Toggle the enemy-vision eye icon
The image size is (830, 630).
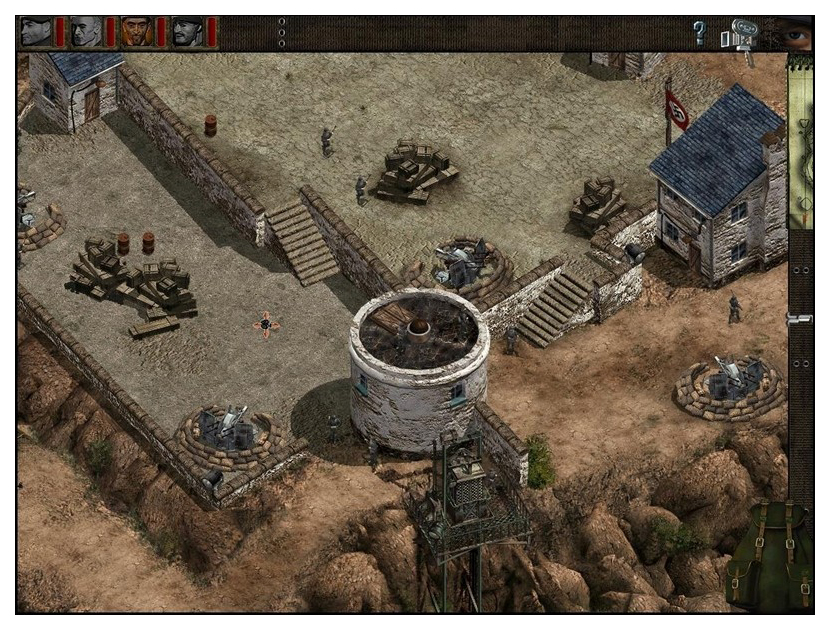(796, 34)
